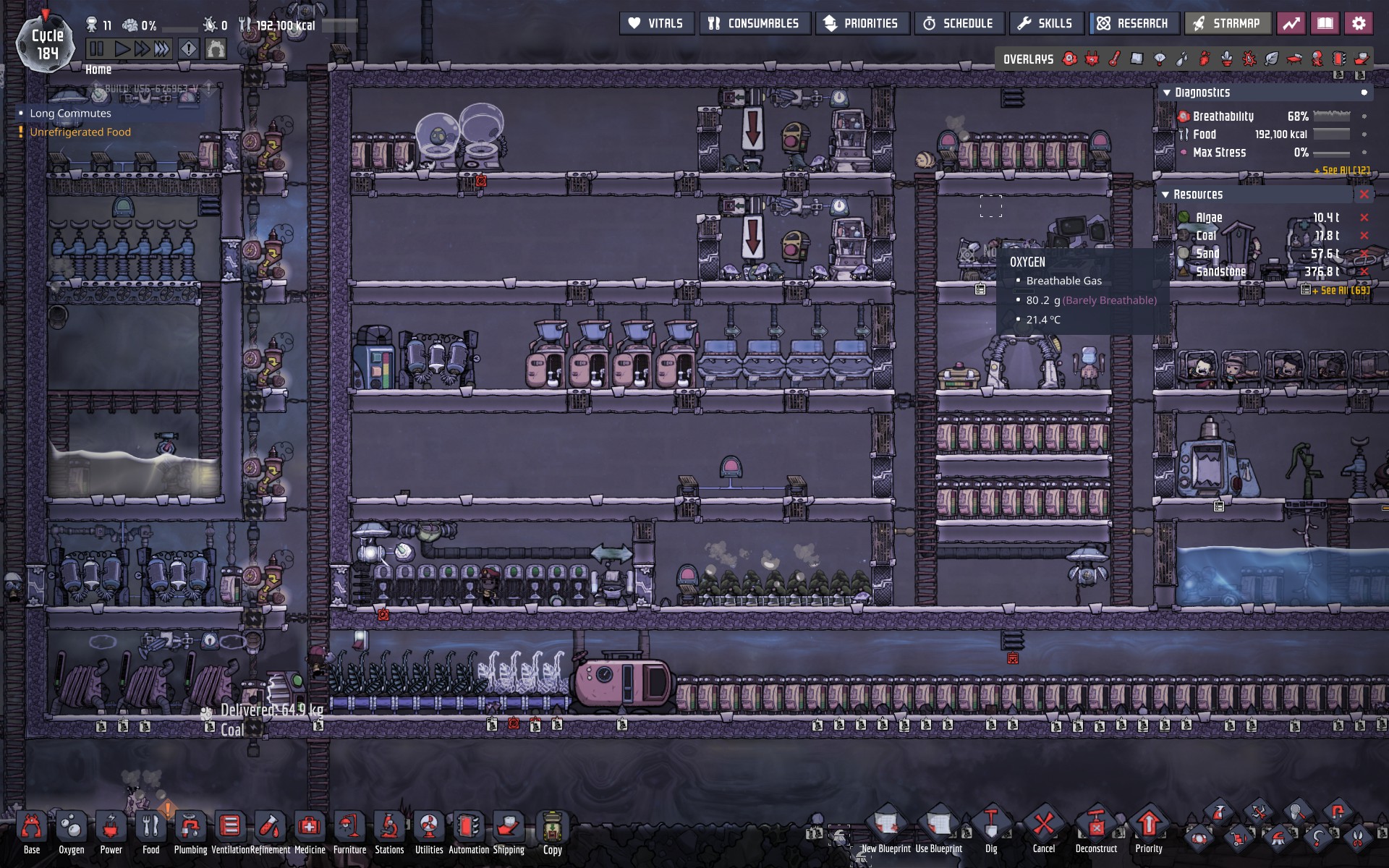Open the Priorities management screen
Image resolution: width=1389 pixels, height=868 pixels.
click(862, 23)
